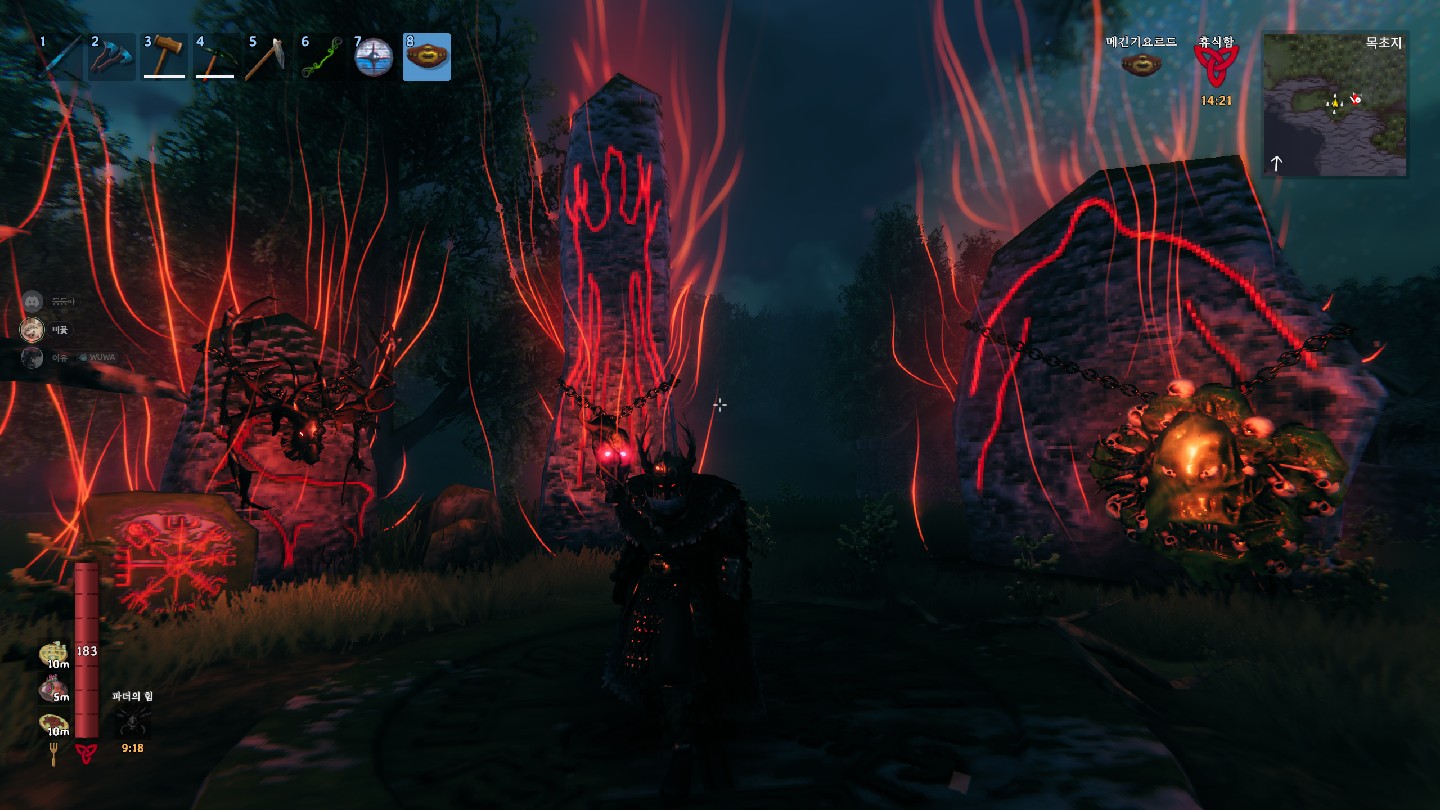
Task: Click the fork icon below food slots
Action: tap(53, 755)
